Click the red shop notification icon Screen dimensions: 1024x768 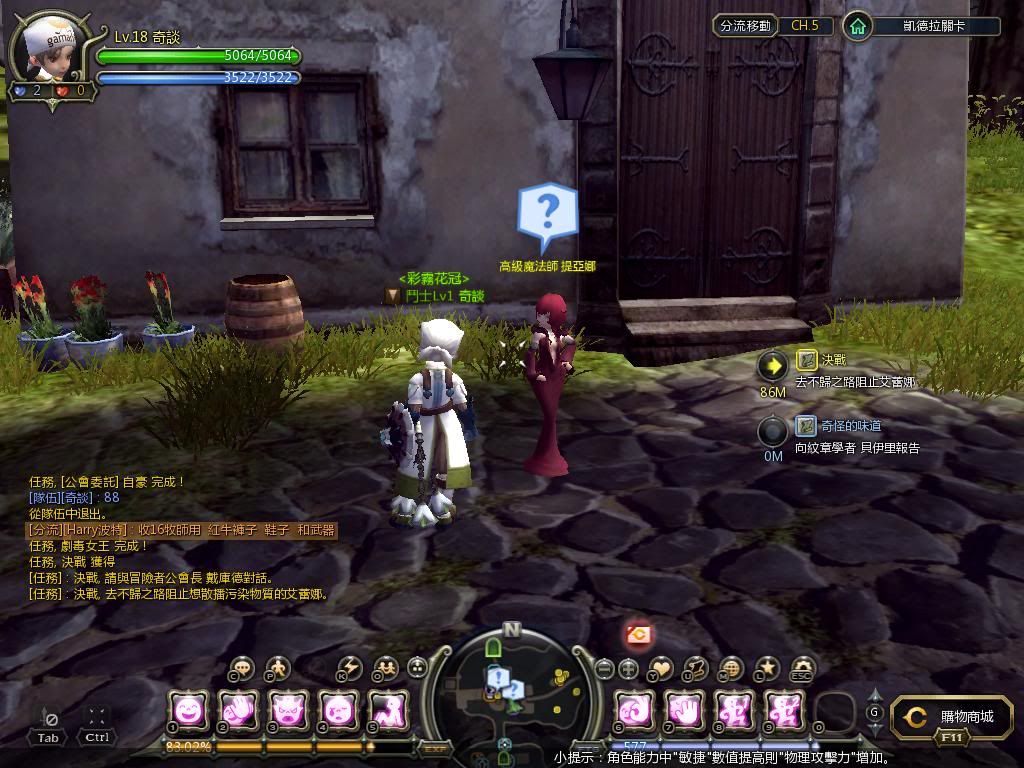point(639,633)
